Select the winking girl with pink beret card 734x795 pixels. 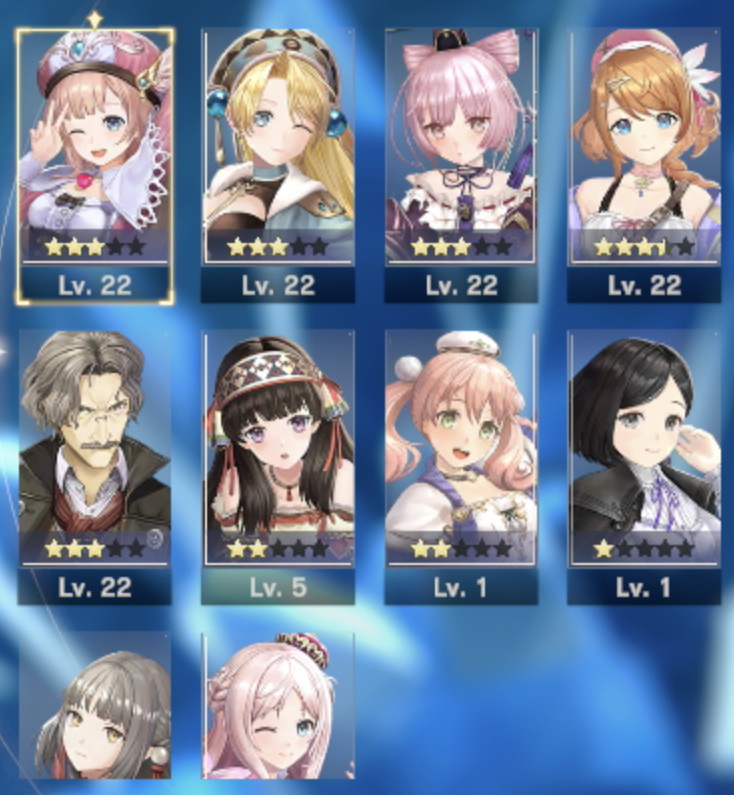(95, 160)
